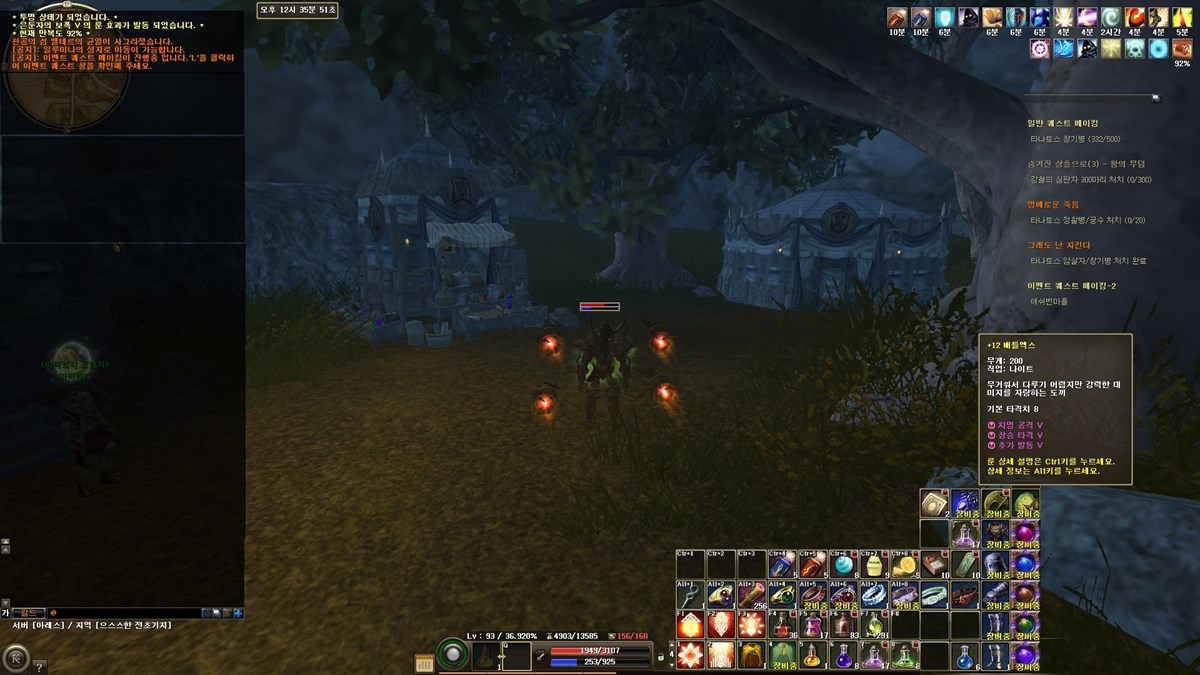1200x675 pixels.
Task: Open the calendar icon near the orb
Action: click(x=424, y=662)
